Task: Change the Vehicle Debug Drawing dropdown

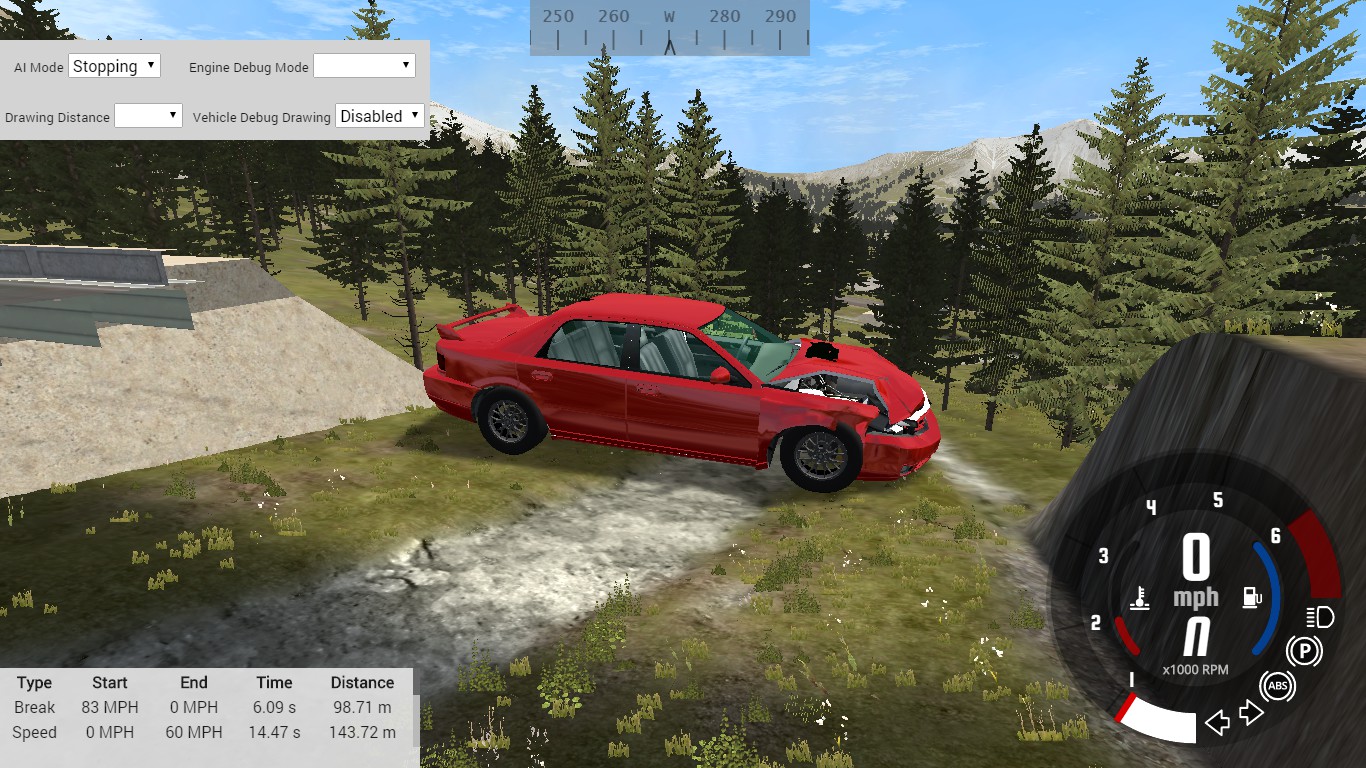Action: 380,116
